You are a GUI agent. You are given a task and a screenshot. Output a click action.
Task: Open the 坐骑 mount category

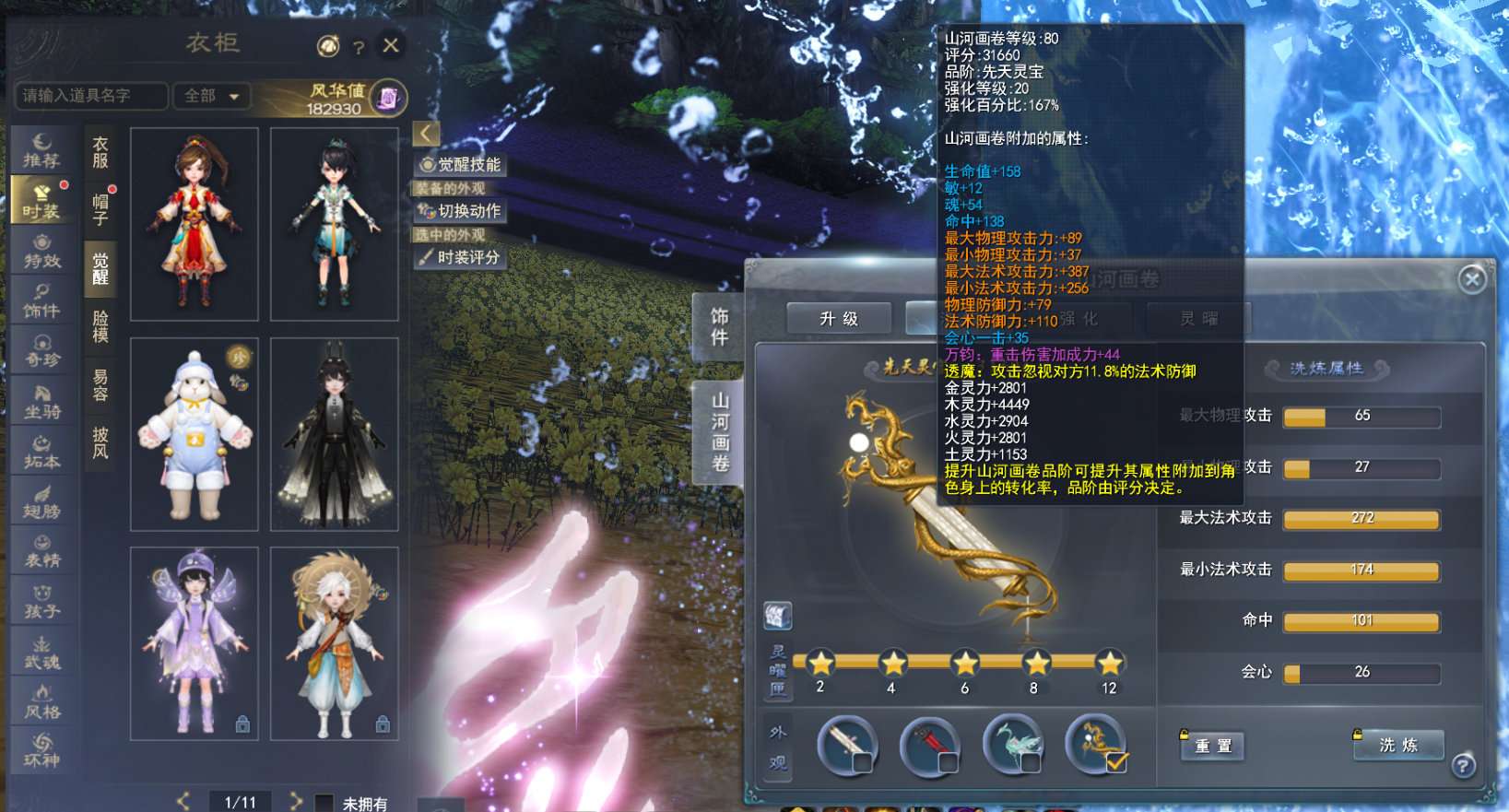pos(42,402)
